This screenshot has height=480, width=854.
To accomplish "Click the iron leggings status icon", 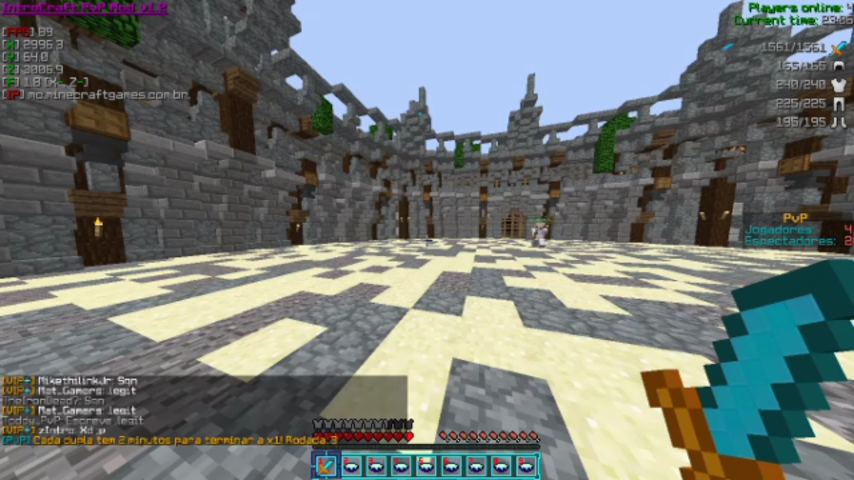I will (839, 104).
